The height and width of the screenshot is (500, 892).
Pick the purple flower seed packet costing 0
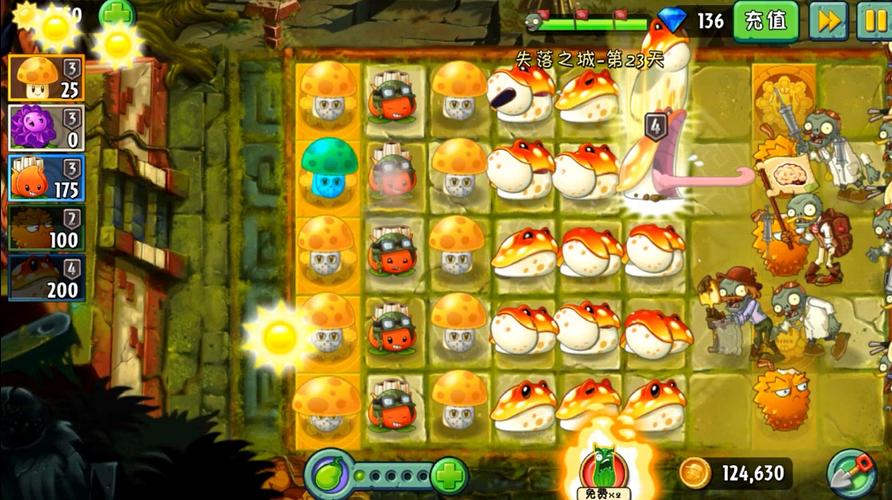coord(45,128)
